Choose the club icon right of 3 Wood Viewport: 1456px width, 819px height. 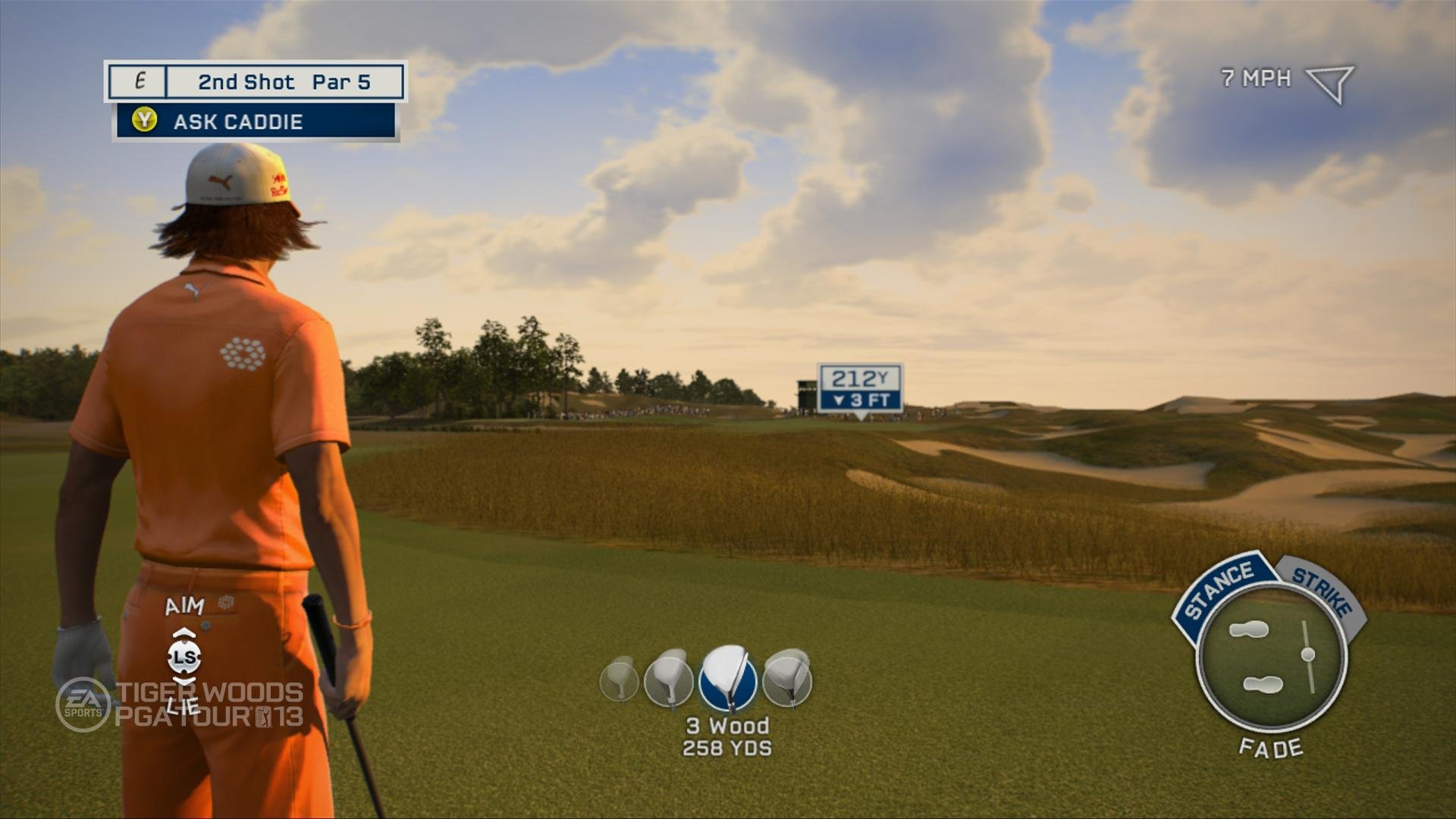(787, 678)
